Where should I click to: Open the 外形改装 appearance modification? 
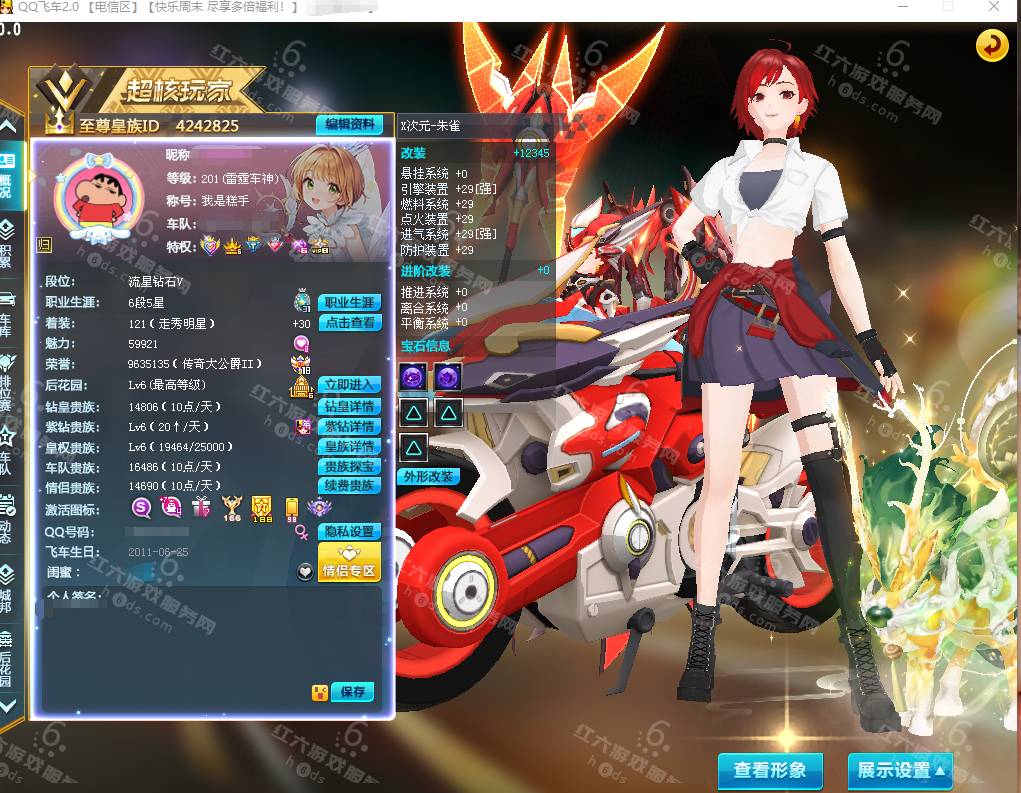pyautogui.click(x=428, y=477)
